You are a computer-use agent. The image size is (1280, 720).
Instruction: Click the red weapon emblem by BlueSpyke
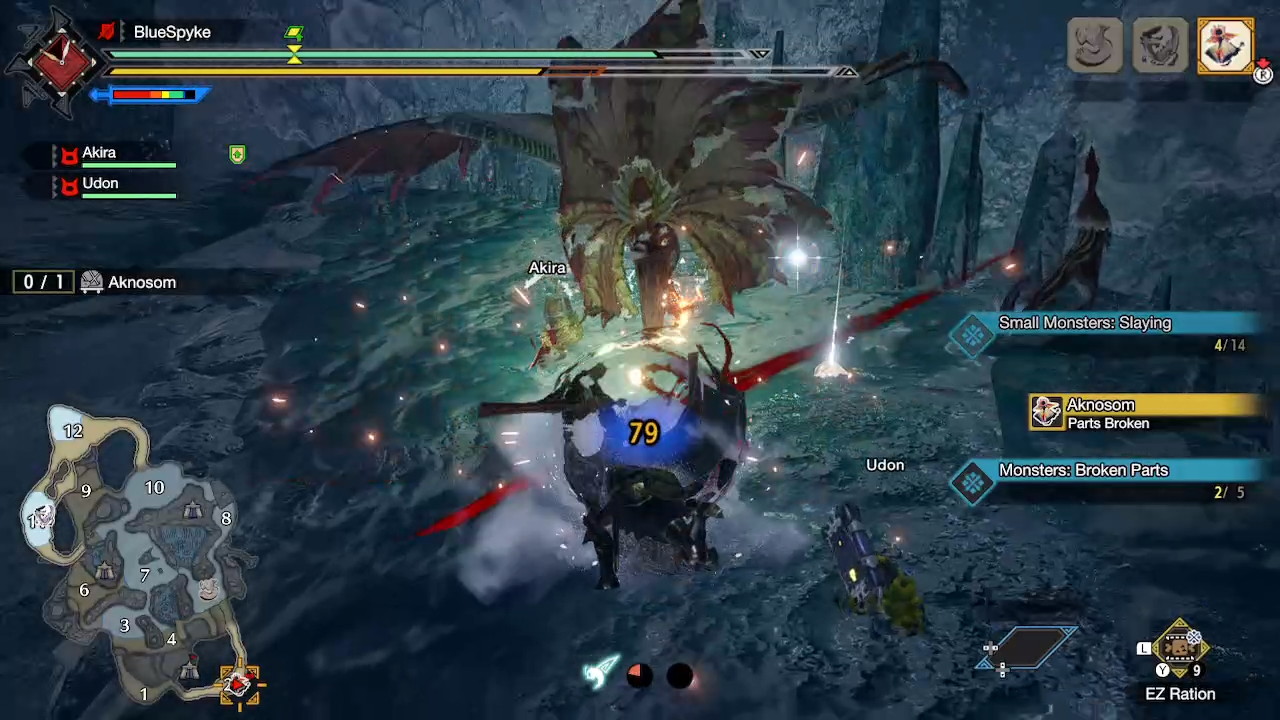[59, 62]
